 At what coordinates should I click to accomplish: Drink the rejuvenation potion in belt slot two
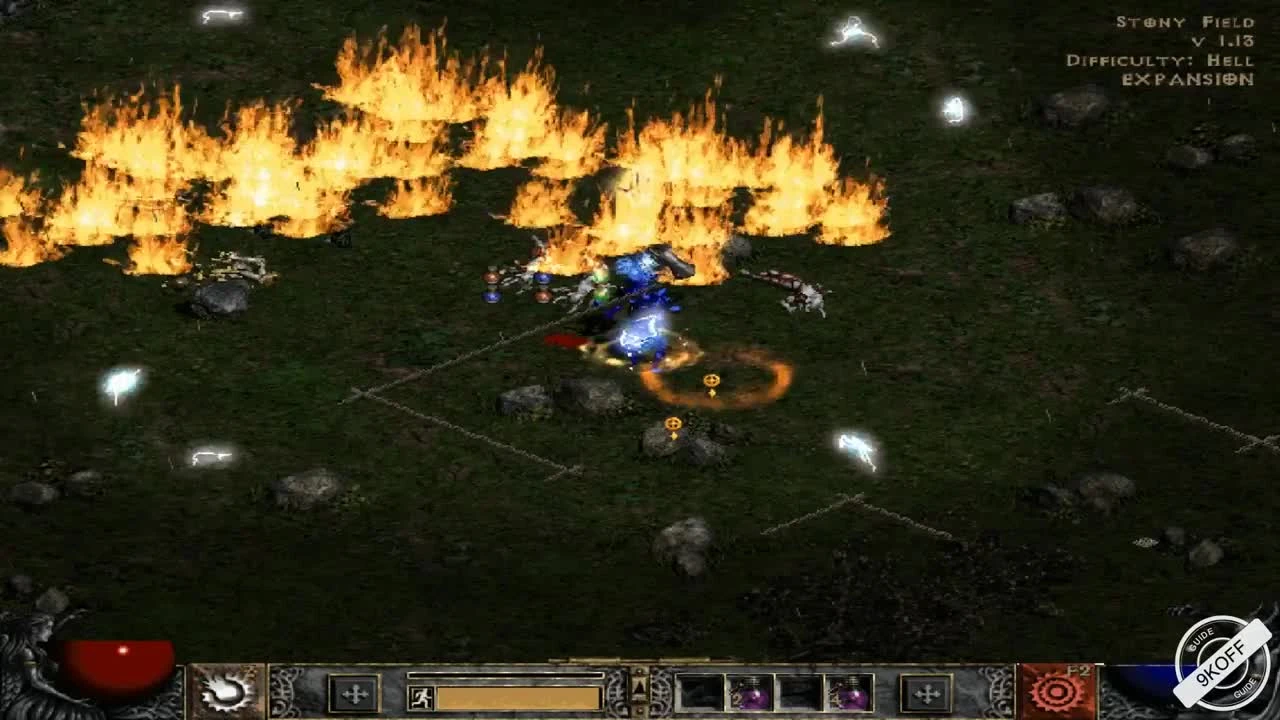click(748, 692)
